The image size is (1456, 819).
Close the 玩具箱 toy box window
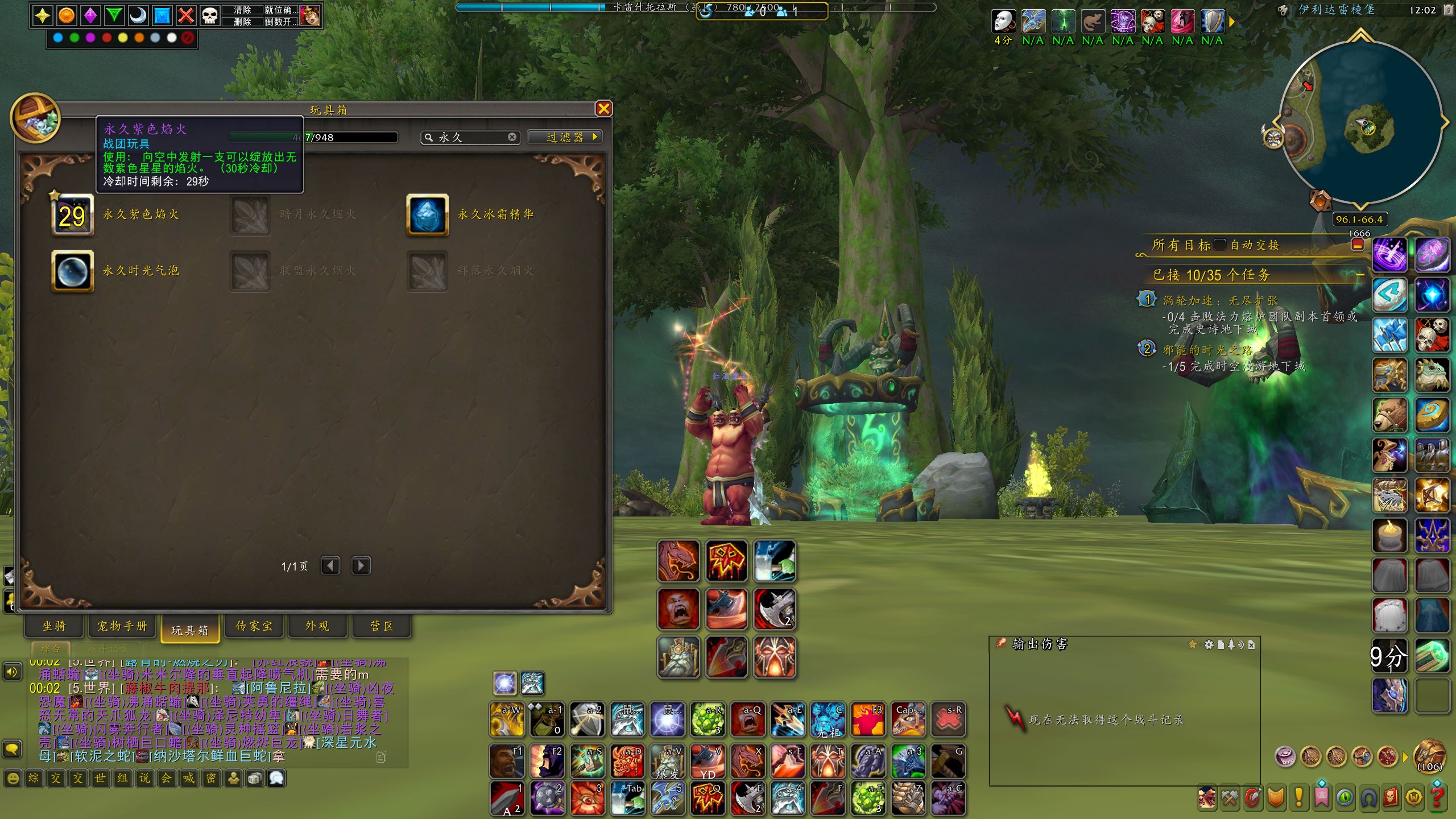coord(603,109)
